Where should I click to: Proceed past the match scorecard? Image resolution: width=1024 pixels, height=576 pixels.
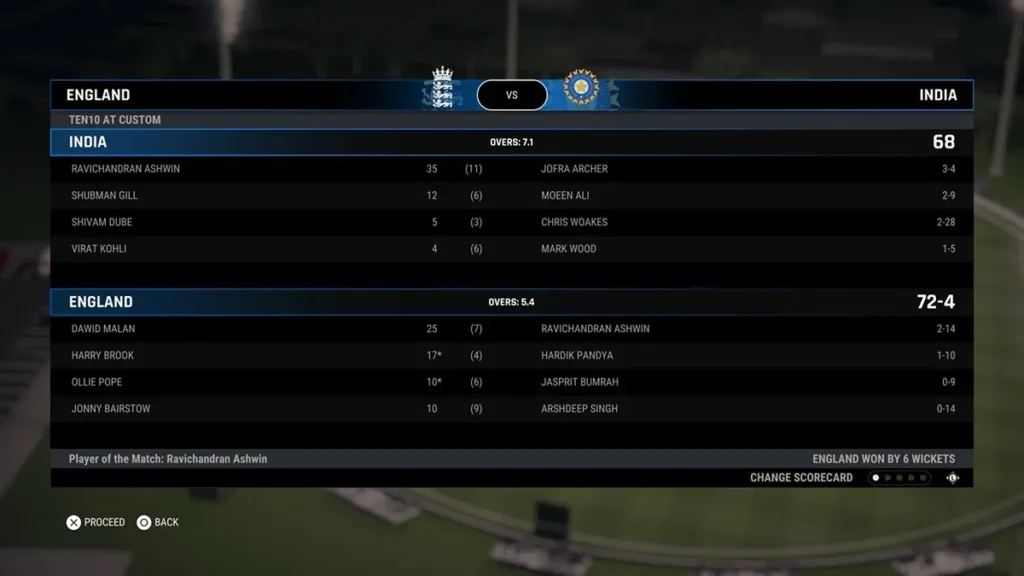coord(96,522)
